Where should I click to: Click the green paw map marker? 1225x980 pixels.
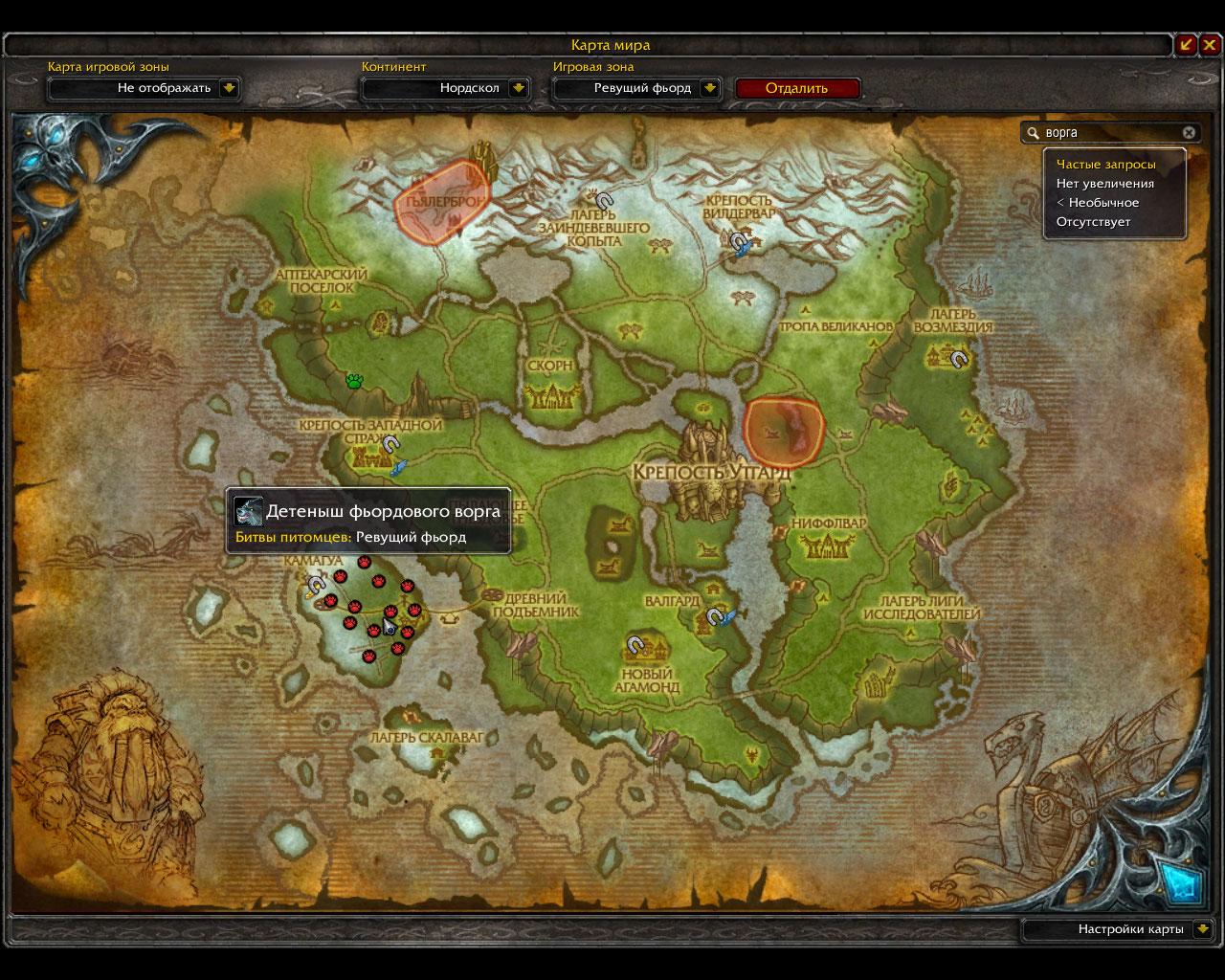click(x=355, y=381)
